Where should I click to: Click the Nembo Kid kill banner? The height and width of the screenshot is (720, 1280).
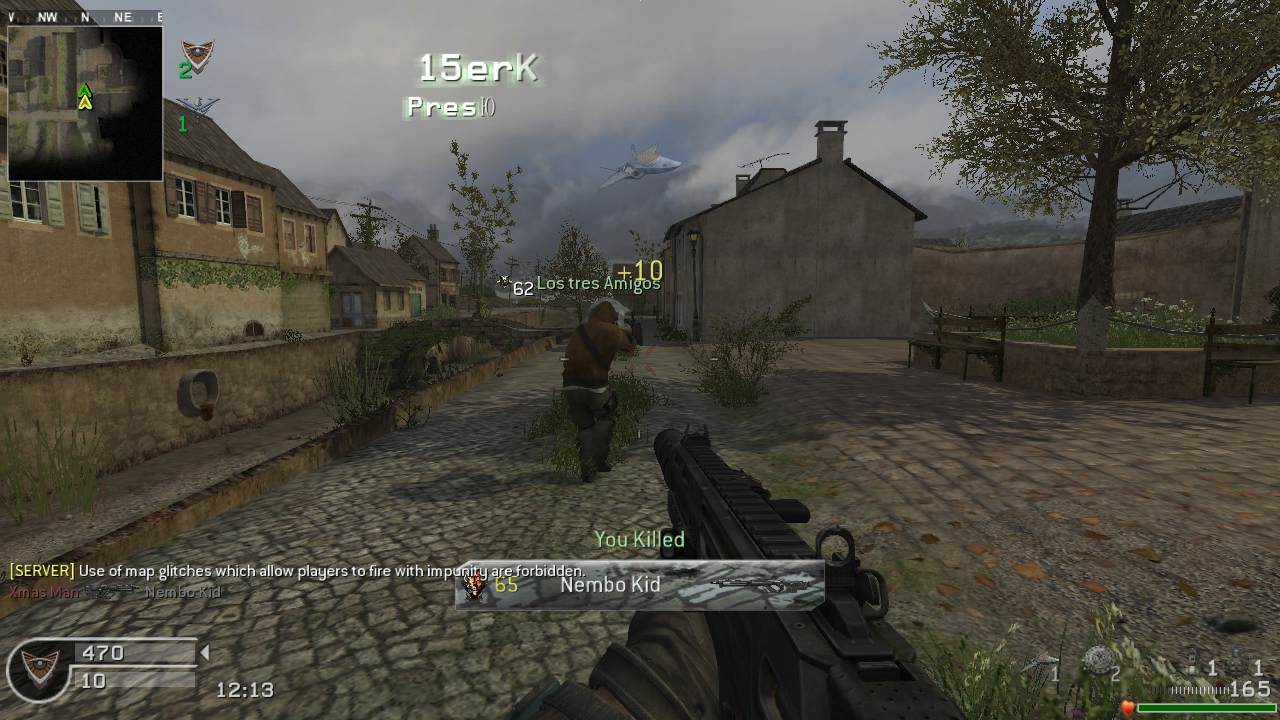pyautogui.click(x=640, y=585)
